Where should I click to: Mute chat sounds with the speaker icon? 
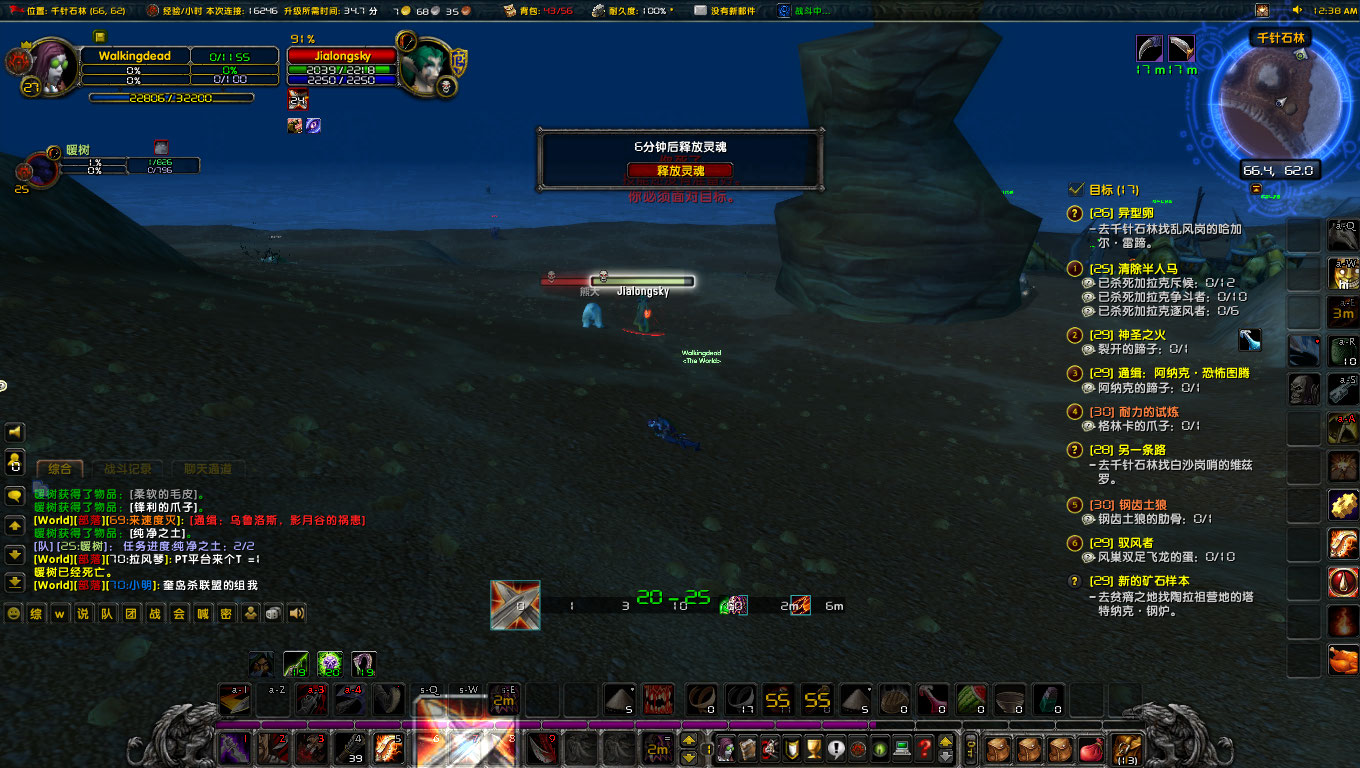tap(295, 614)
